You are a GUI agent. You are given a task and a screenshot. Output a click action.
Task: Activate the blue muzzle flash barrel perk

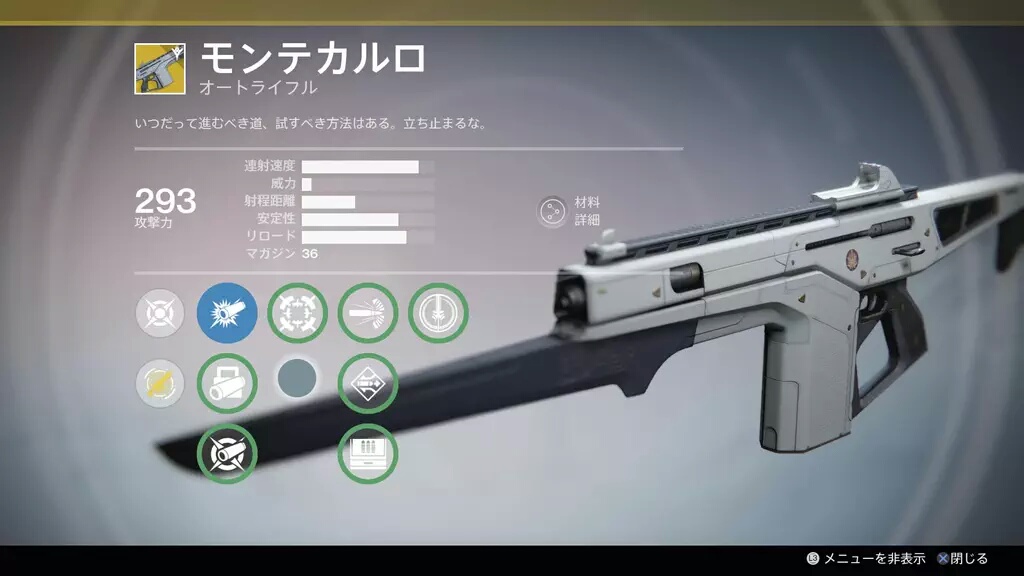pos(227,314)
